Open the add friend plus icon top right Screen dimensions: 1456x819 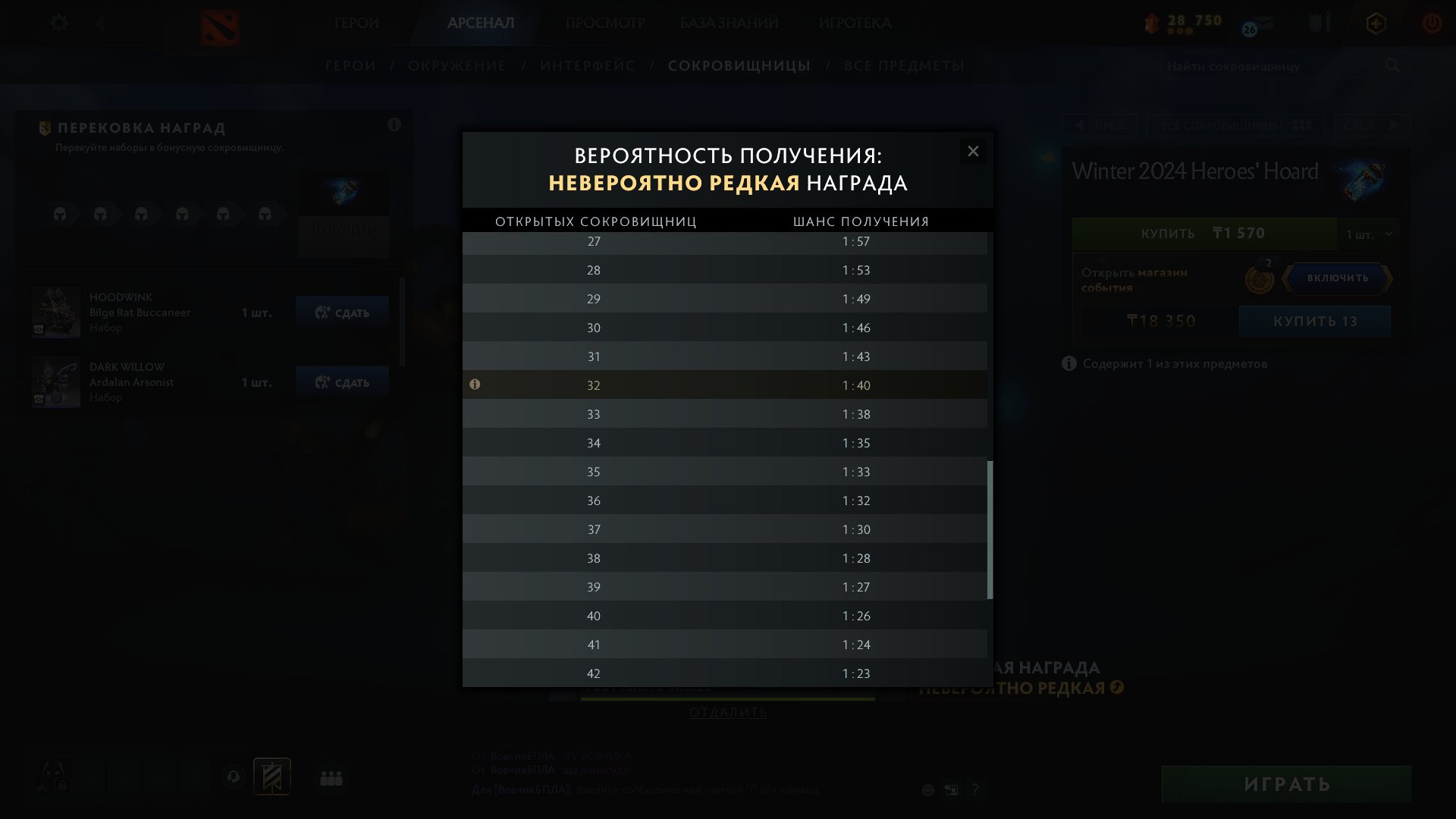click(1376, 23)
